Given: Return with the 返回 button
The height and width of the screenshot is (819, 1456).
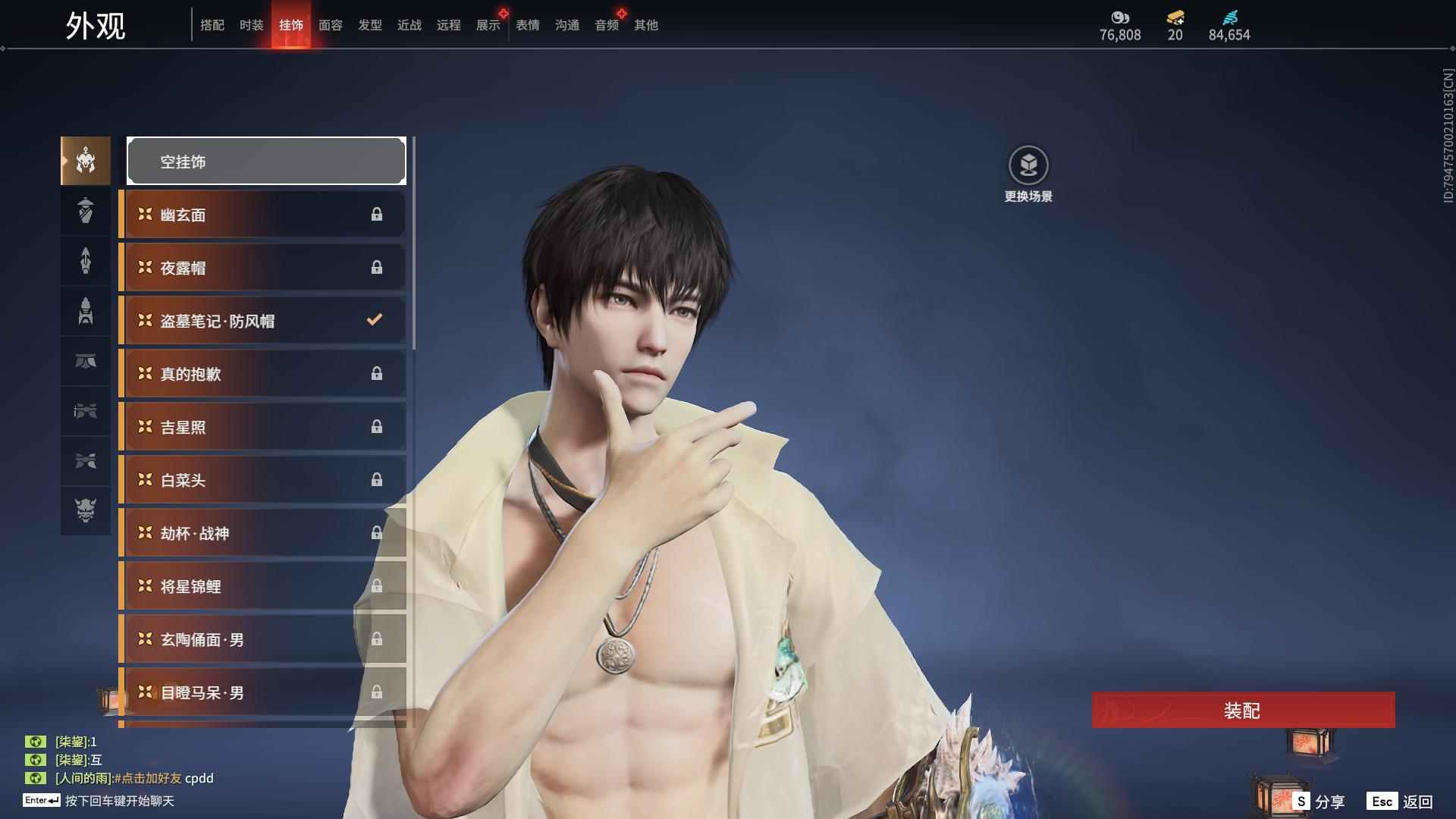Looking at the screenshot, I should pyautogui.click(x=1401, y=802).
